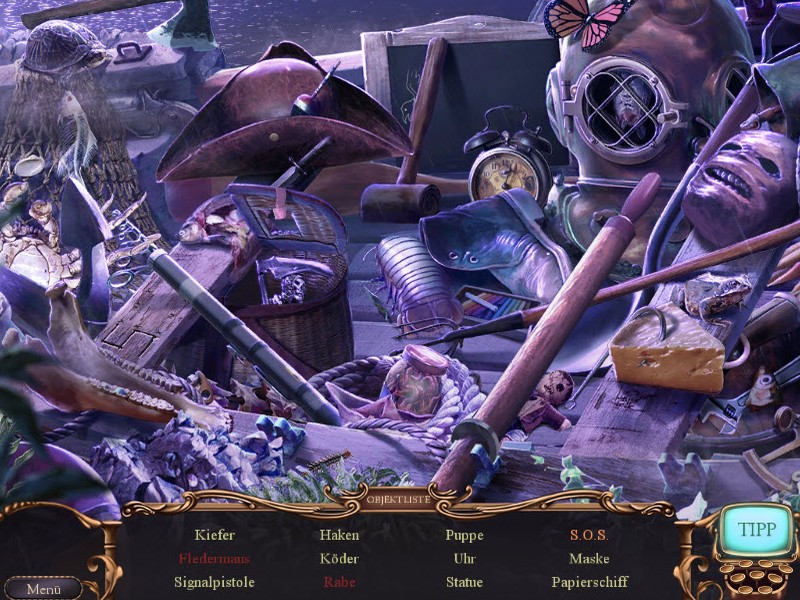Open the Menü button
800x600 pixels.
click(43, 589)
